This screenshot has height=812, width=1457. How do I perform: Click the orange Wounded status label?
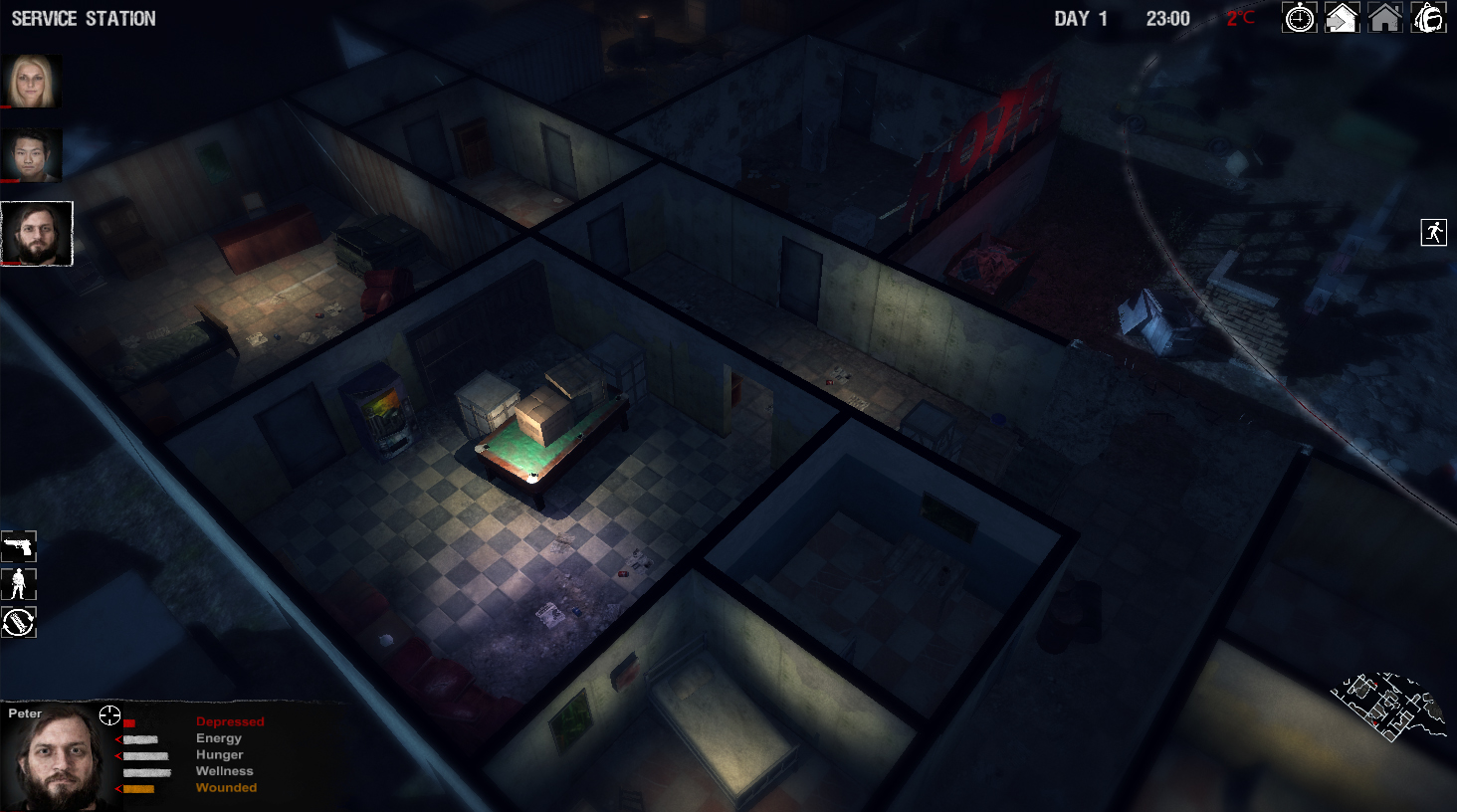tap(226, 787)
